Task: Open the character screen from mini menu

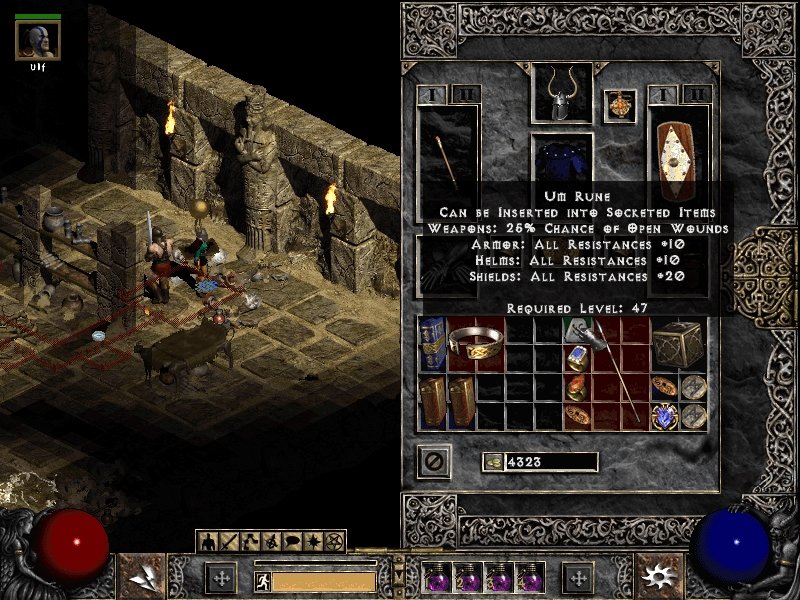Action: coord(210,542)
